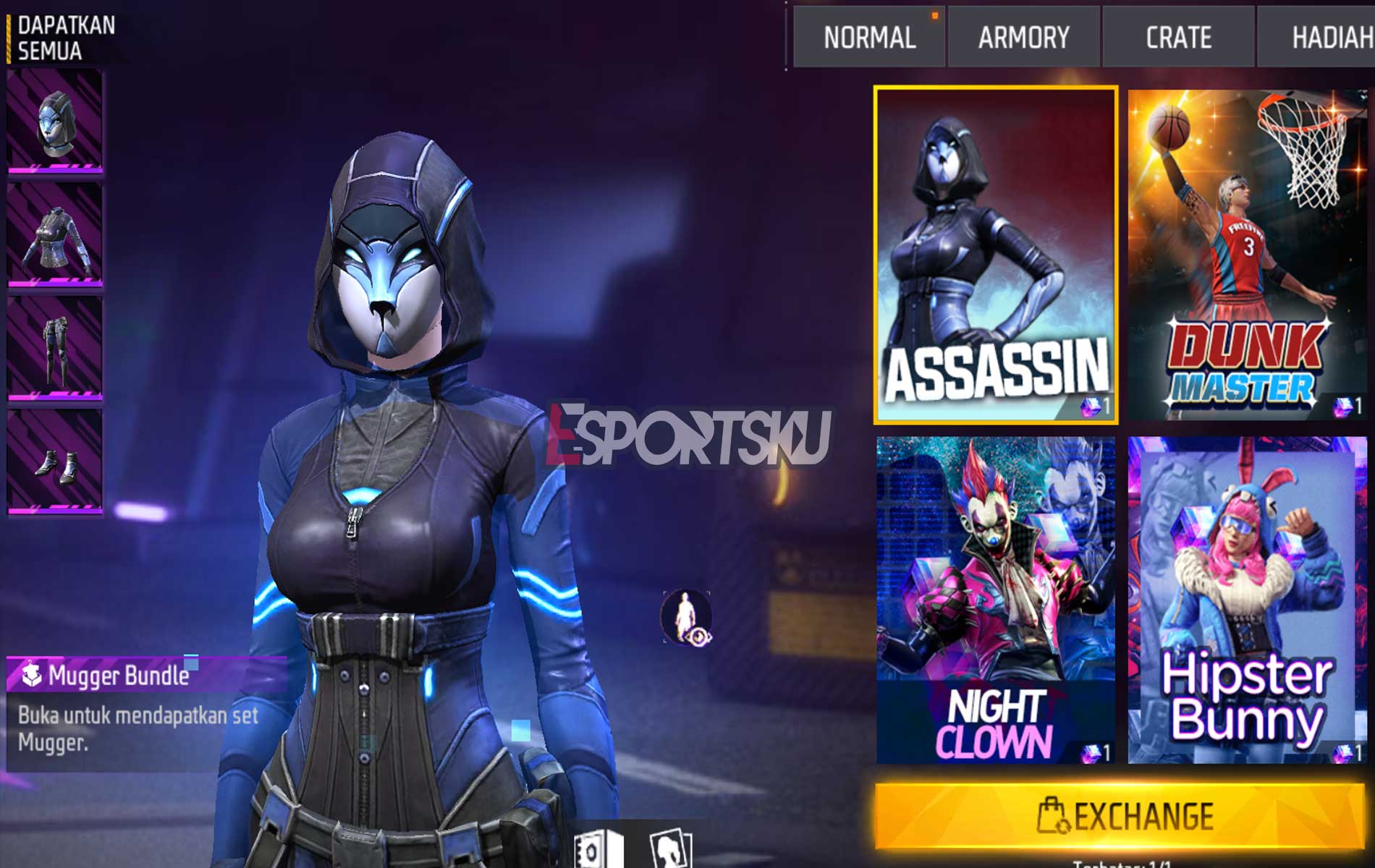Select the NORMAL tab

click(x=868, y=38)
